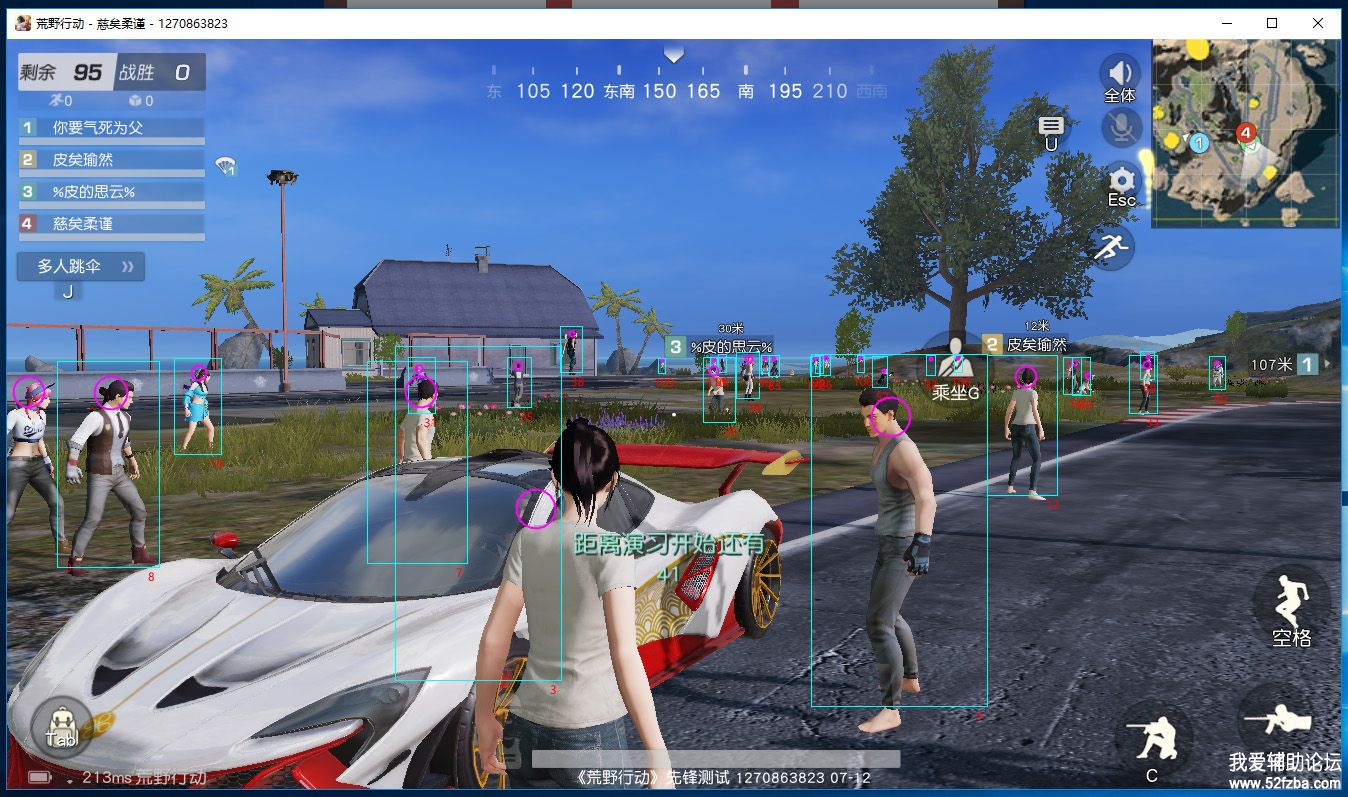Select teammate %皮的思云% in squad list
The width and height of the screenshot is (1348, 797).
click(x=110, y=192)
